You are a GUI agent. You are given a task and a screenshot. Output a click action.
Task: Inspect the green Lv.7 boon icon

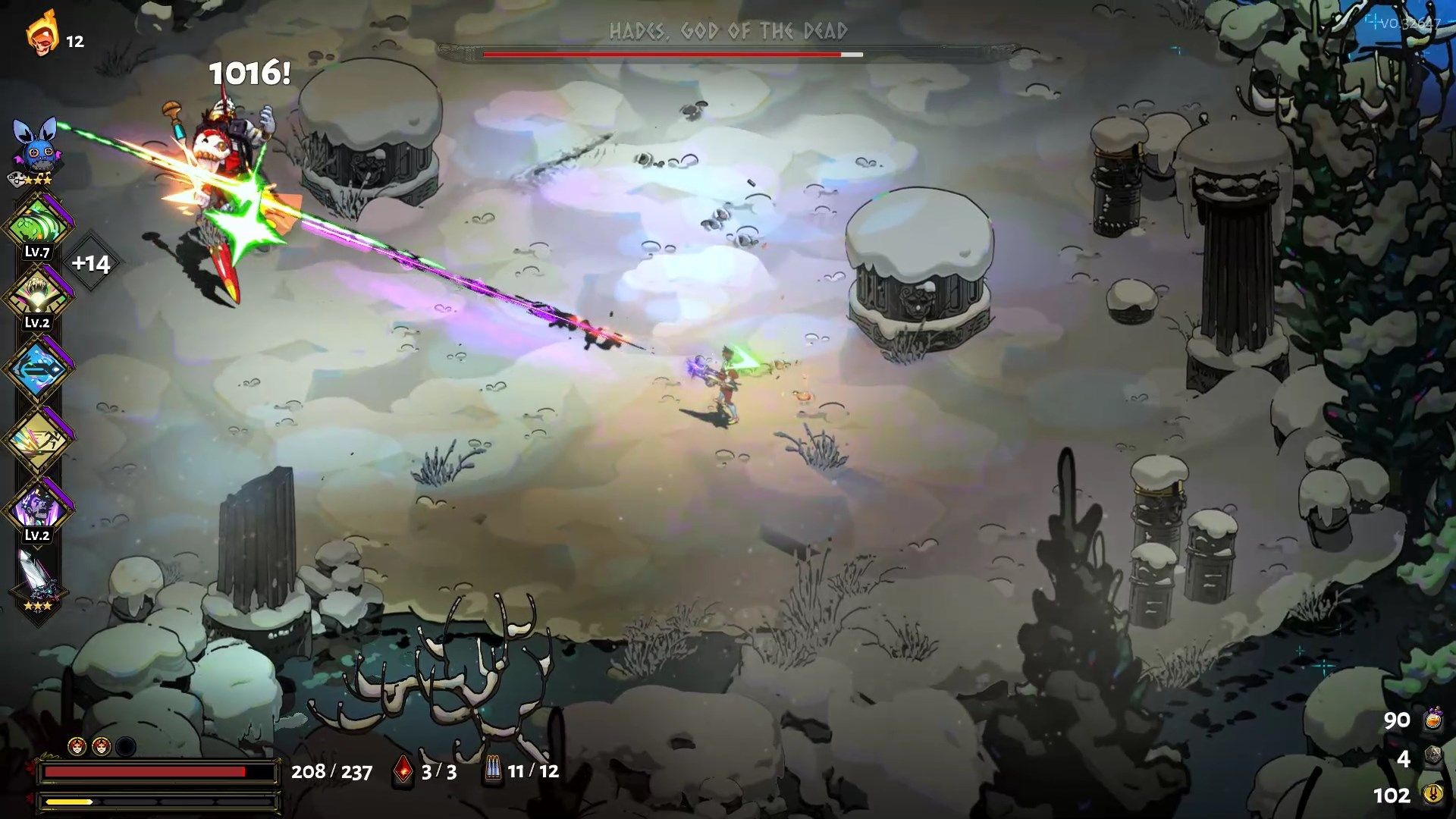tap(37, 224)
